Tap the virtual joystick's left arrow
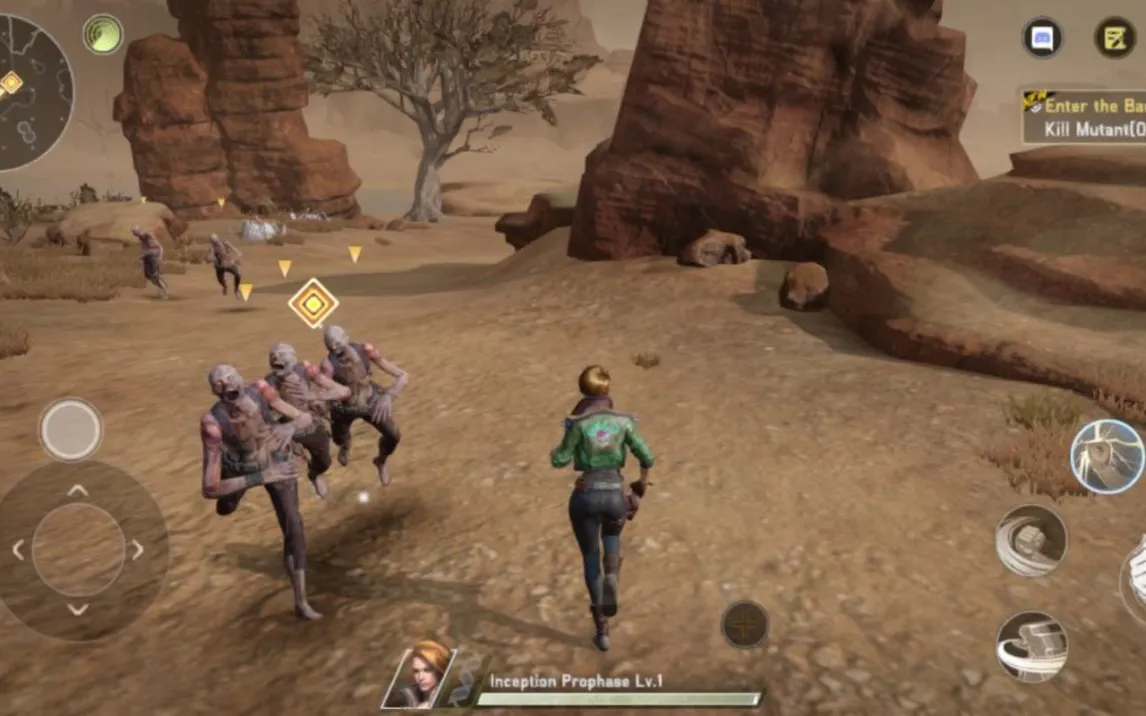The width and height of the screenshot is (1146, 716). tap(18, 550)
